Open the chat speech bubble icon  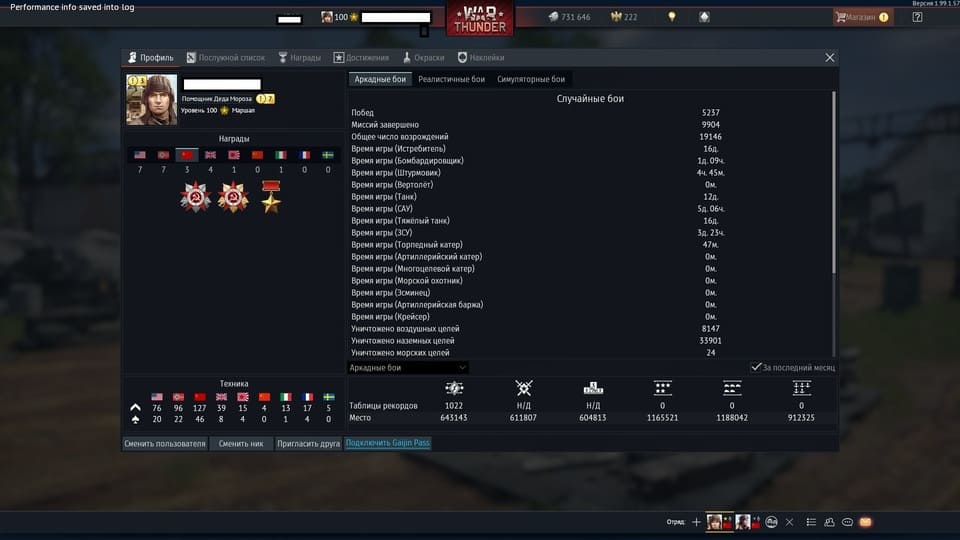[848, 522]
